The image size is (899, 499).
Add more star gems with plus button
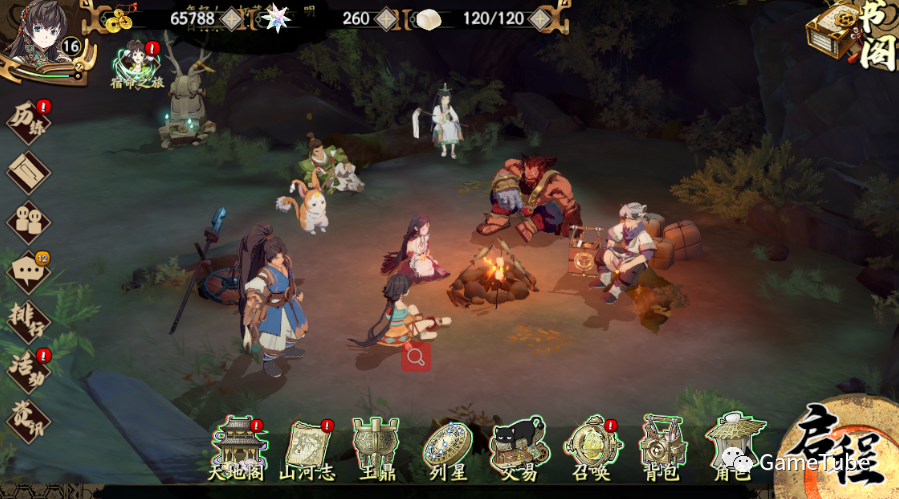tap(387, 18)
